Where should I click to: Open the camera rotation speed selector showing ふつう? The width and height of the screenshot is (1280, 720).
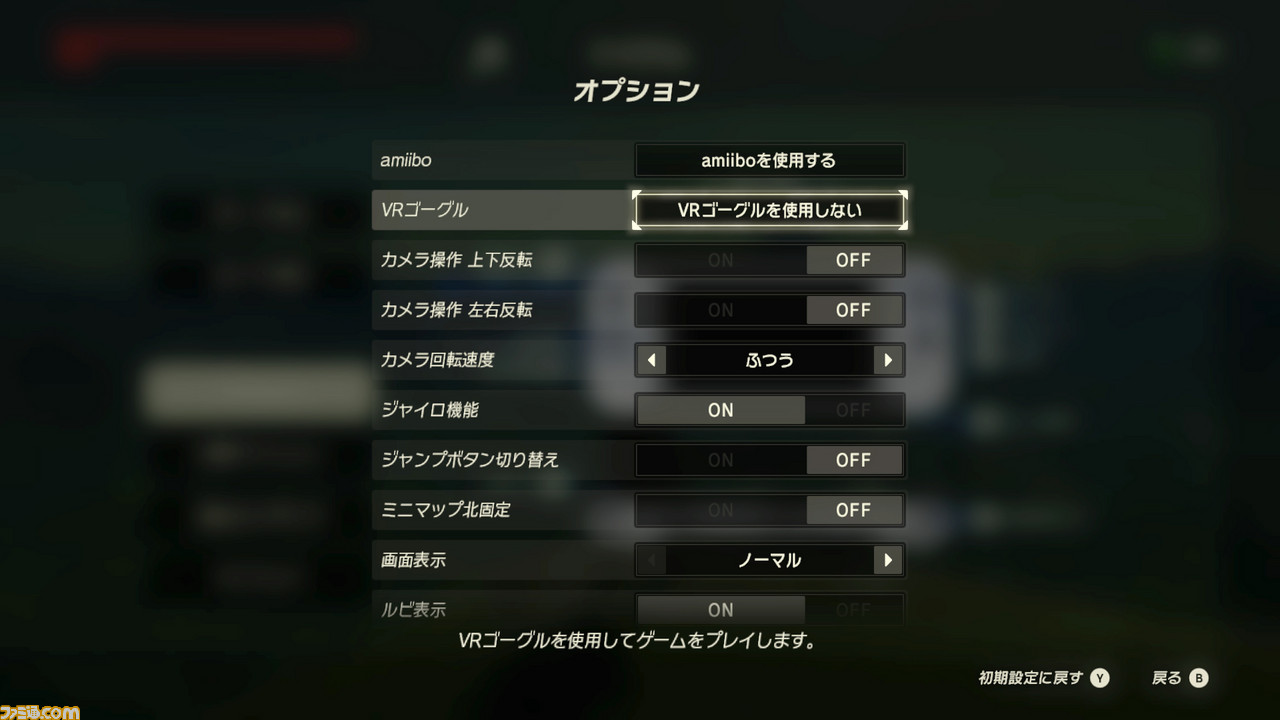tap(769, 360)
